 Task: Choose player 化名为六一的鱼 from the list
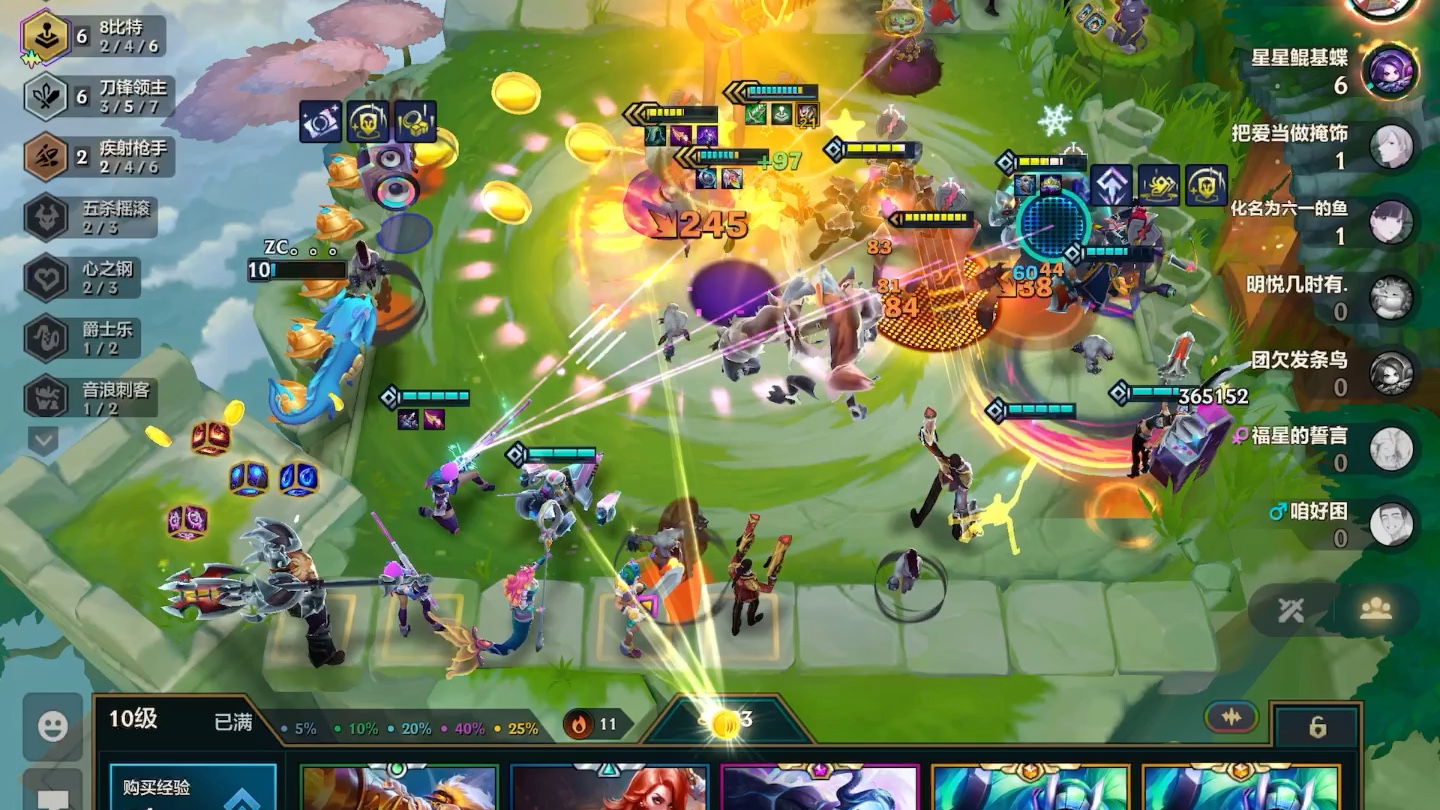[x=1390, y=222]
